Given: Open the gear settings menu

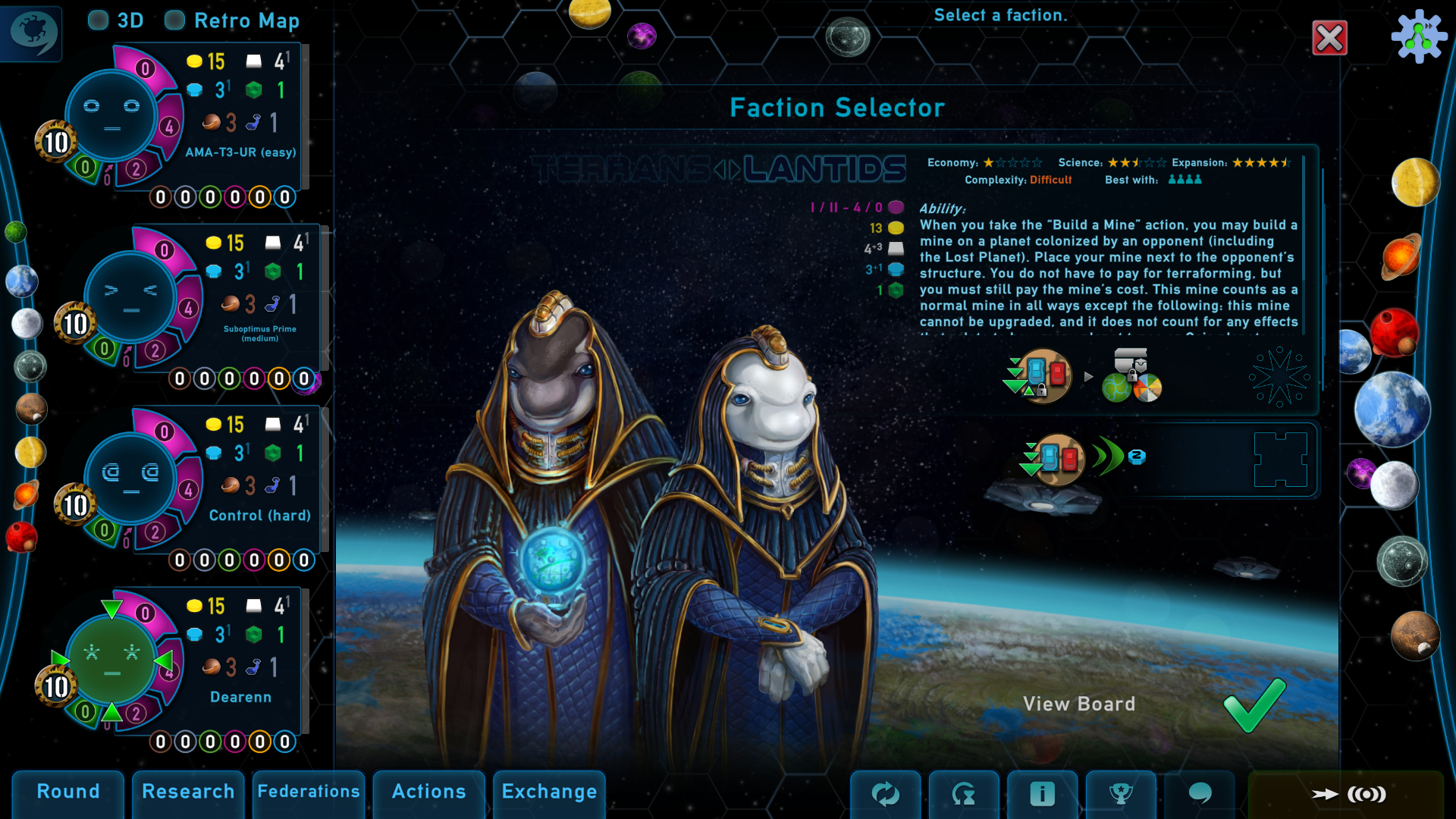Looking at the screenshot, I should (1419, 36).
